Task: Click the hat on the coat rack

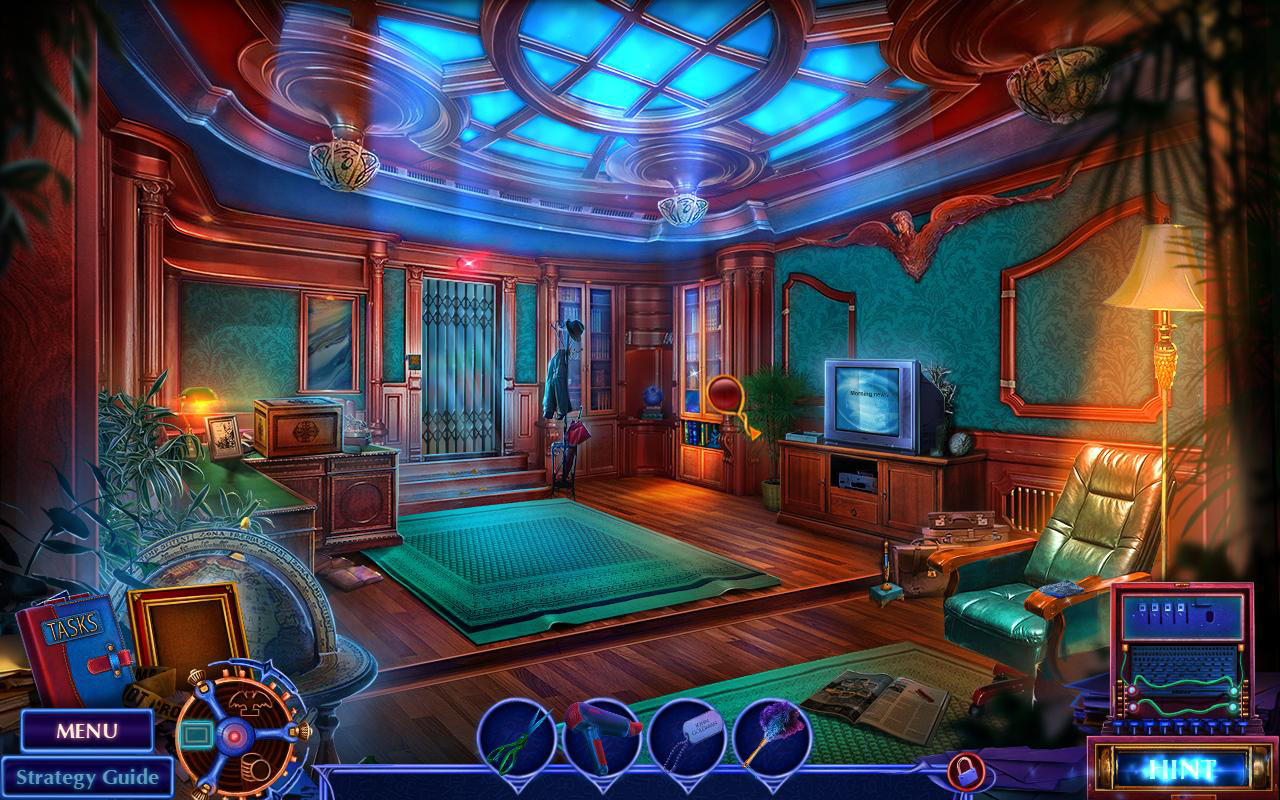Action: click(x=577, y=330)
